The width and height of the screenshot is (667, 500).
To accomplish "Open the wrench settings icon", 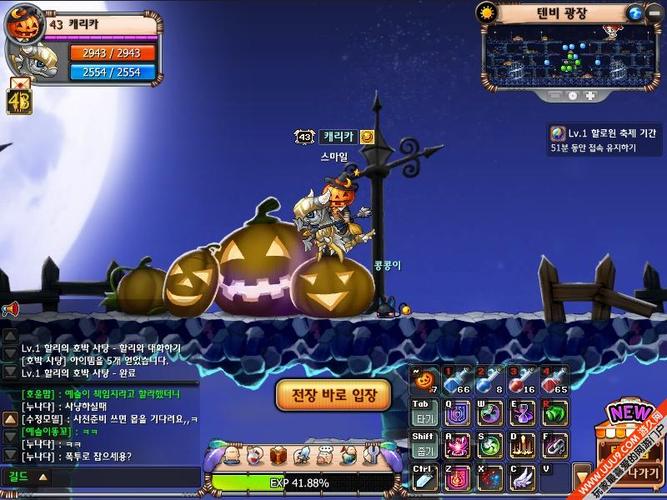I will pos(371,456).
